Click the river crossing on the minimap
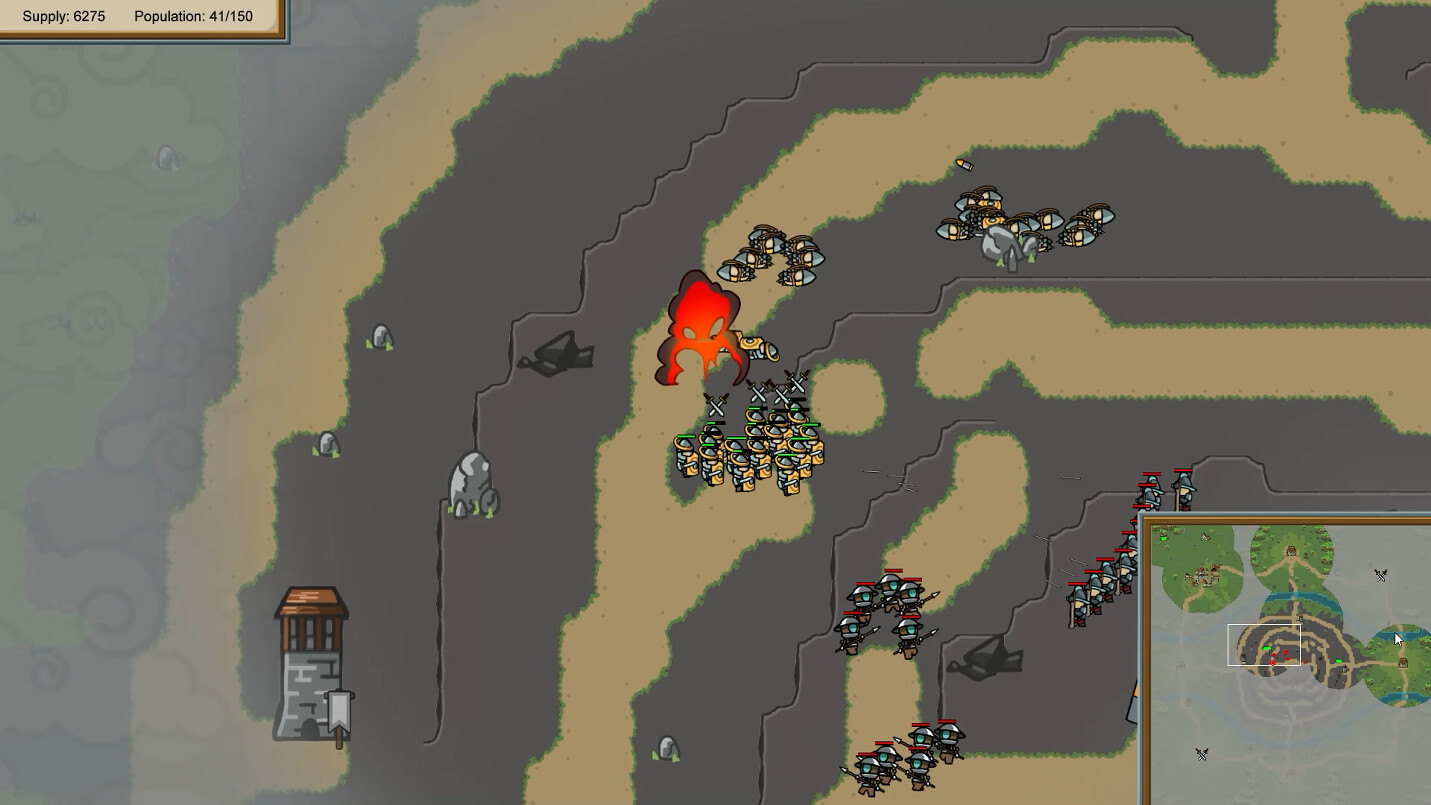Viewport: 1431px width, 805px height. 1295,596
